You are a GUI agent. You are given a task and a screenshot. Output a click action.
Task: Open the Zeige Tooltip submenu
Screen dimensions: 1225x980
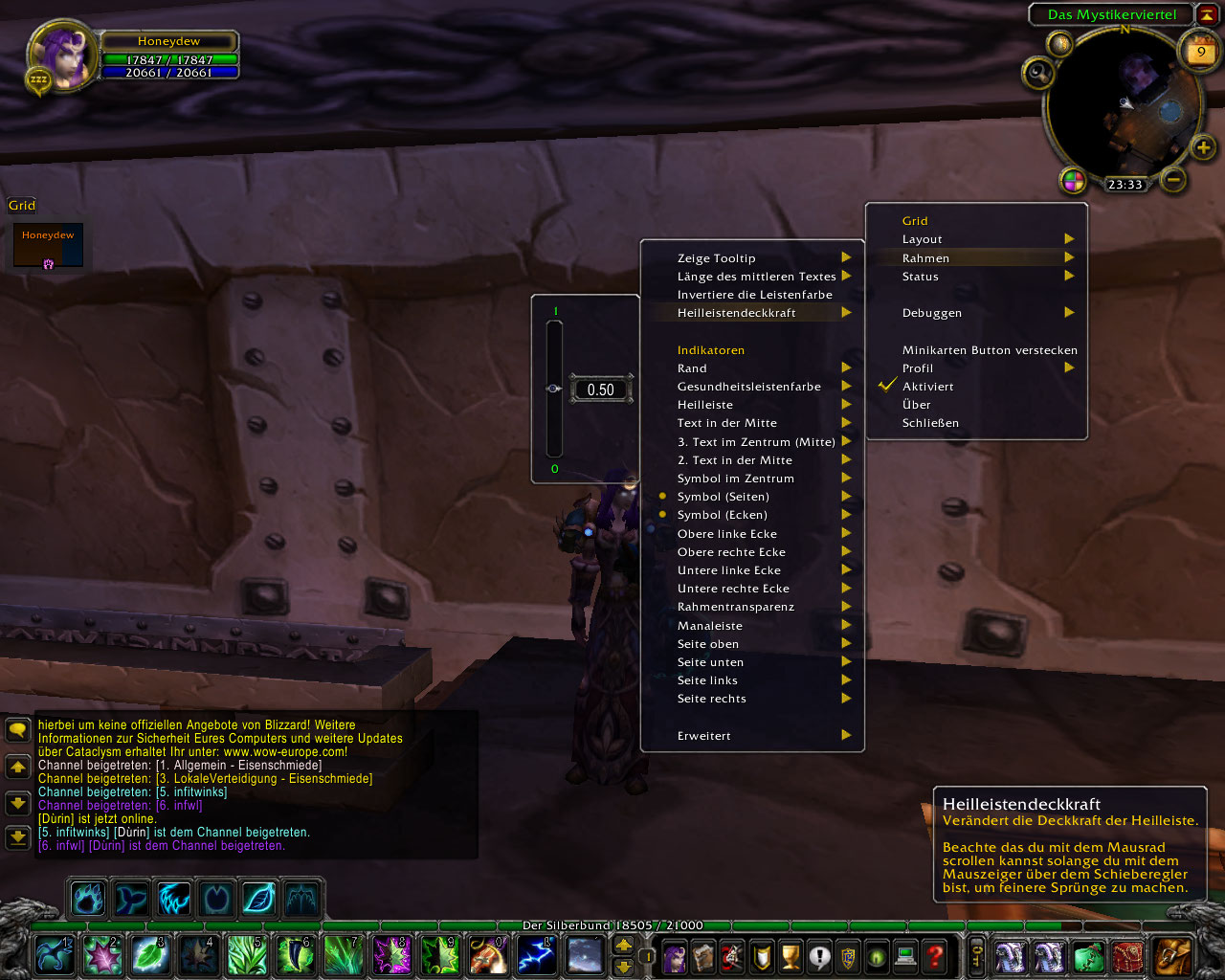[x=717, y=258]
